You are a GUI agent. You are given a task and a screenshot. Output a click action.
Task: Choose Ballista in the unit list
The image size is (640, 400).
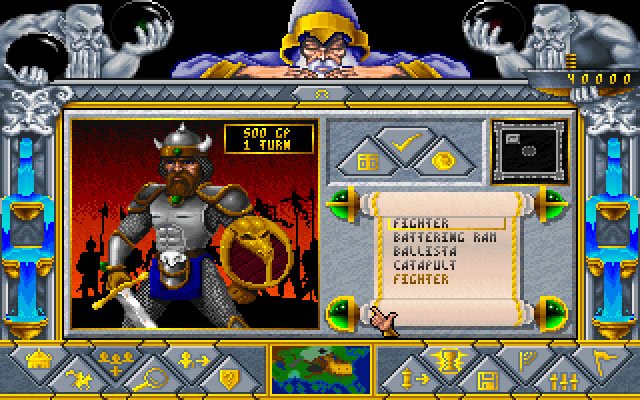pos(420,251)
